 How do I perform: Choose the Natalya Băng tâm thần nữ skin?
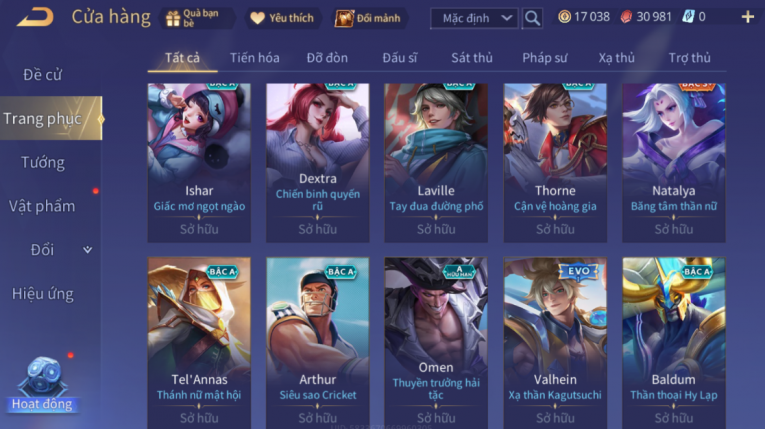(673, 160)
